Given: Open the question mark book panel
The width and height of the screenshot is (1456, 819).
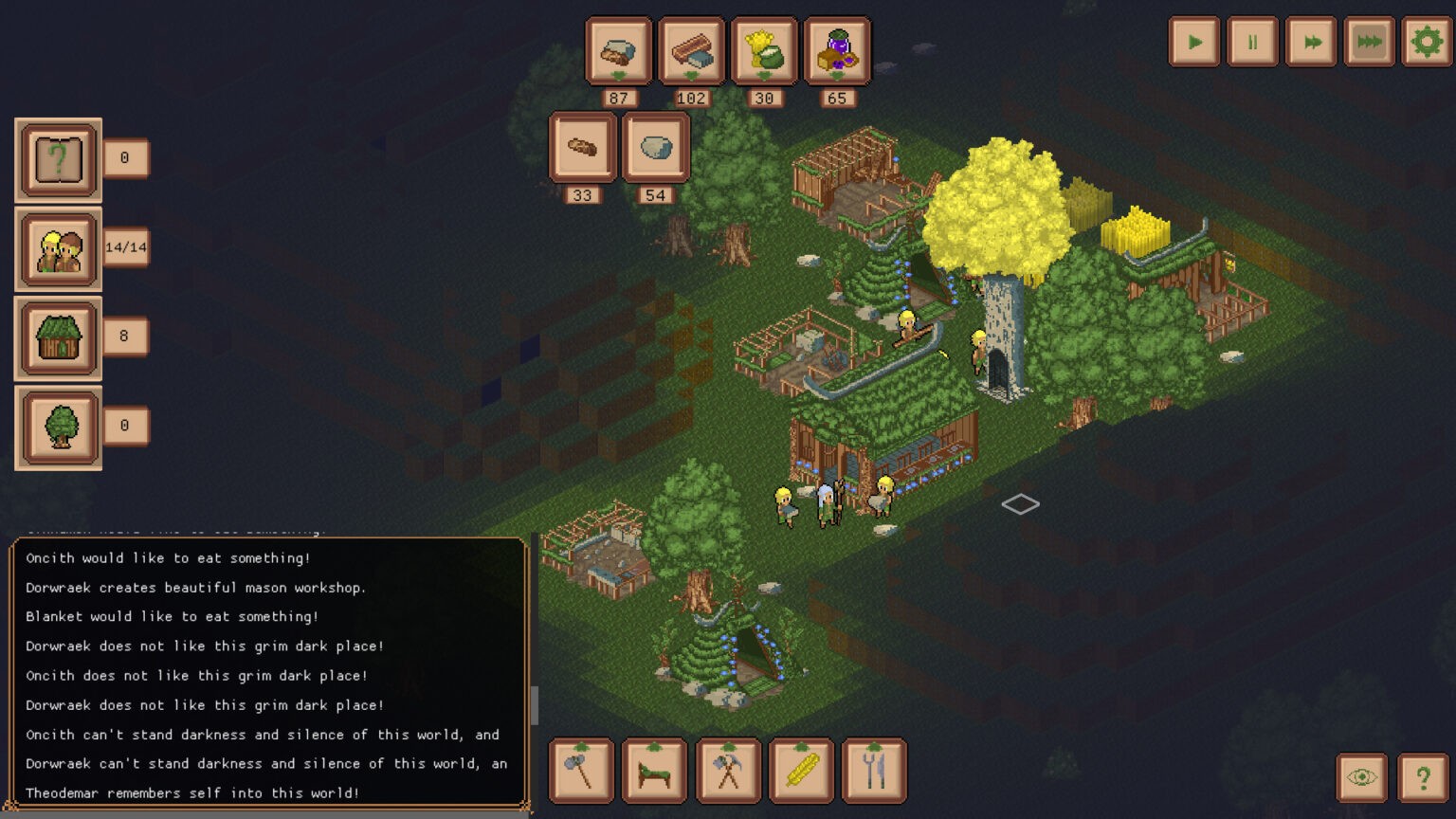Looking at the screenshot, I should pos(59,159).
